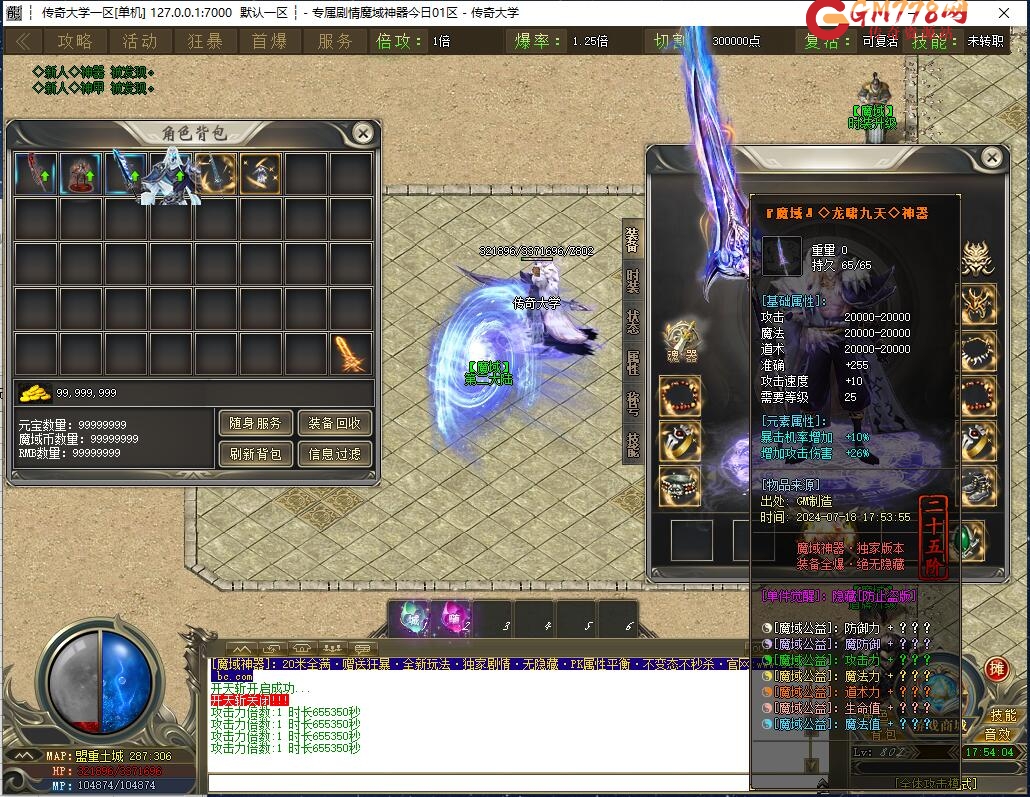Open the 魂器 soul weapon slot
The image size is (1030, 797).
pos(680,343)
